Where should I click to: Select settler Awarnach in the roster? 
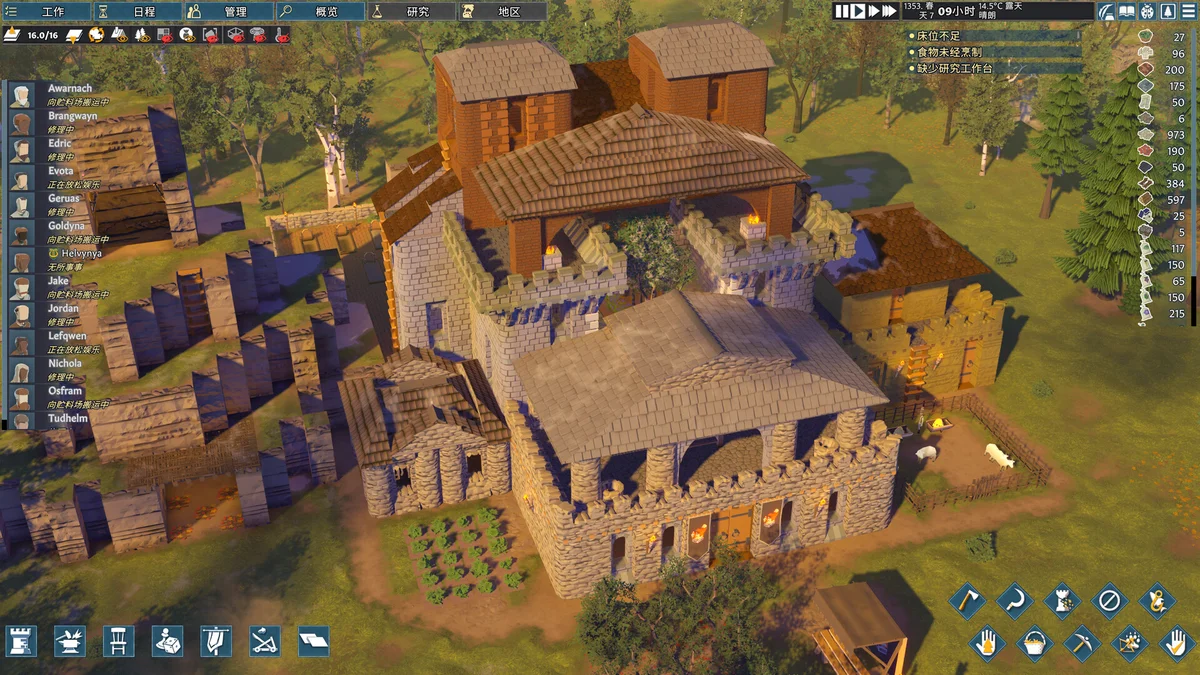[x=70, y=89]
